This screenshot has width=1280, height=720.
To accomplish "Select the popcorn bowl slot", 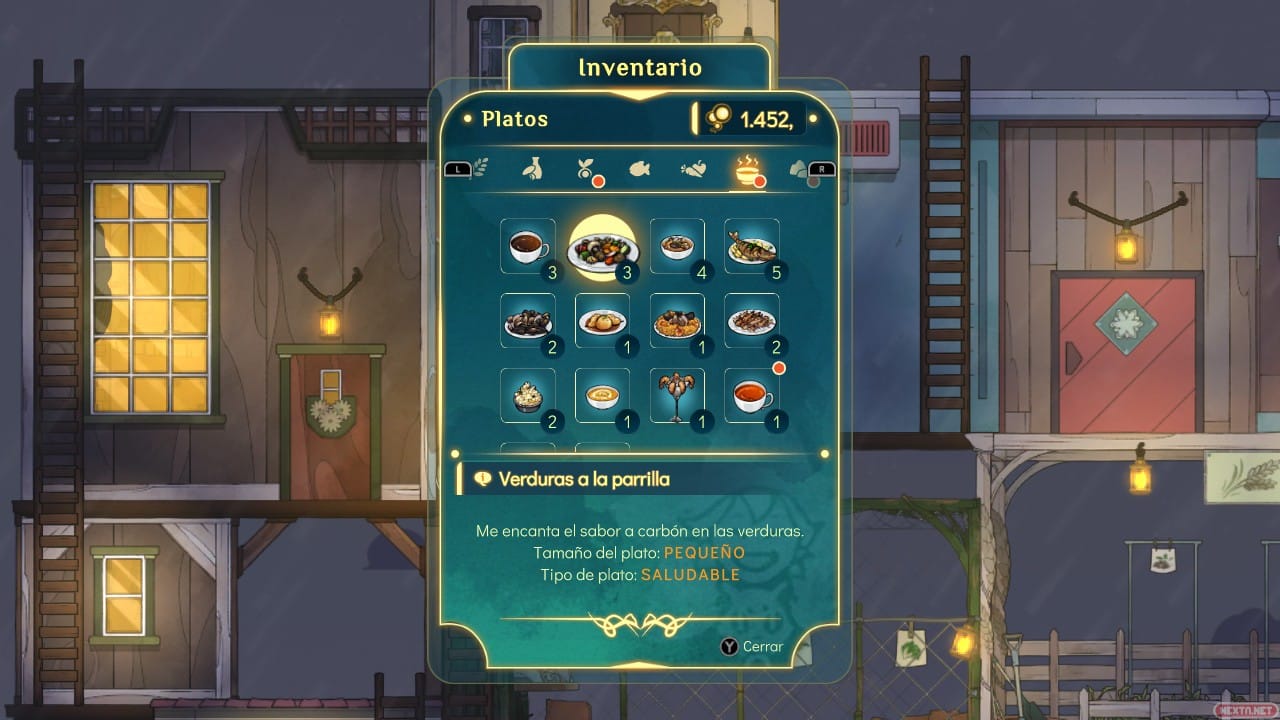I will 527,396.
